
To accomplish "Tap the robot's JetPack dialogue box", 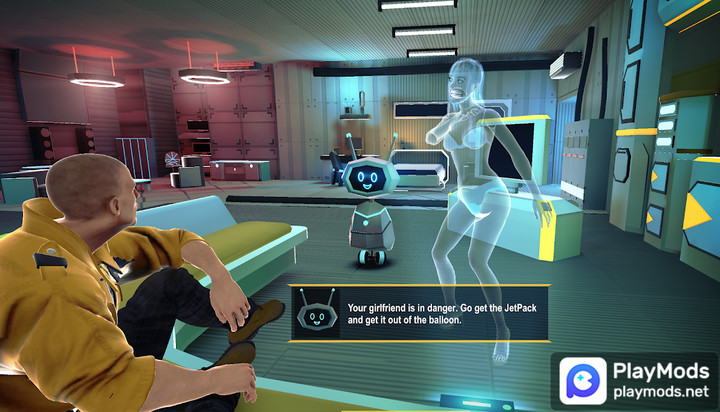I will (420, 314).
